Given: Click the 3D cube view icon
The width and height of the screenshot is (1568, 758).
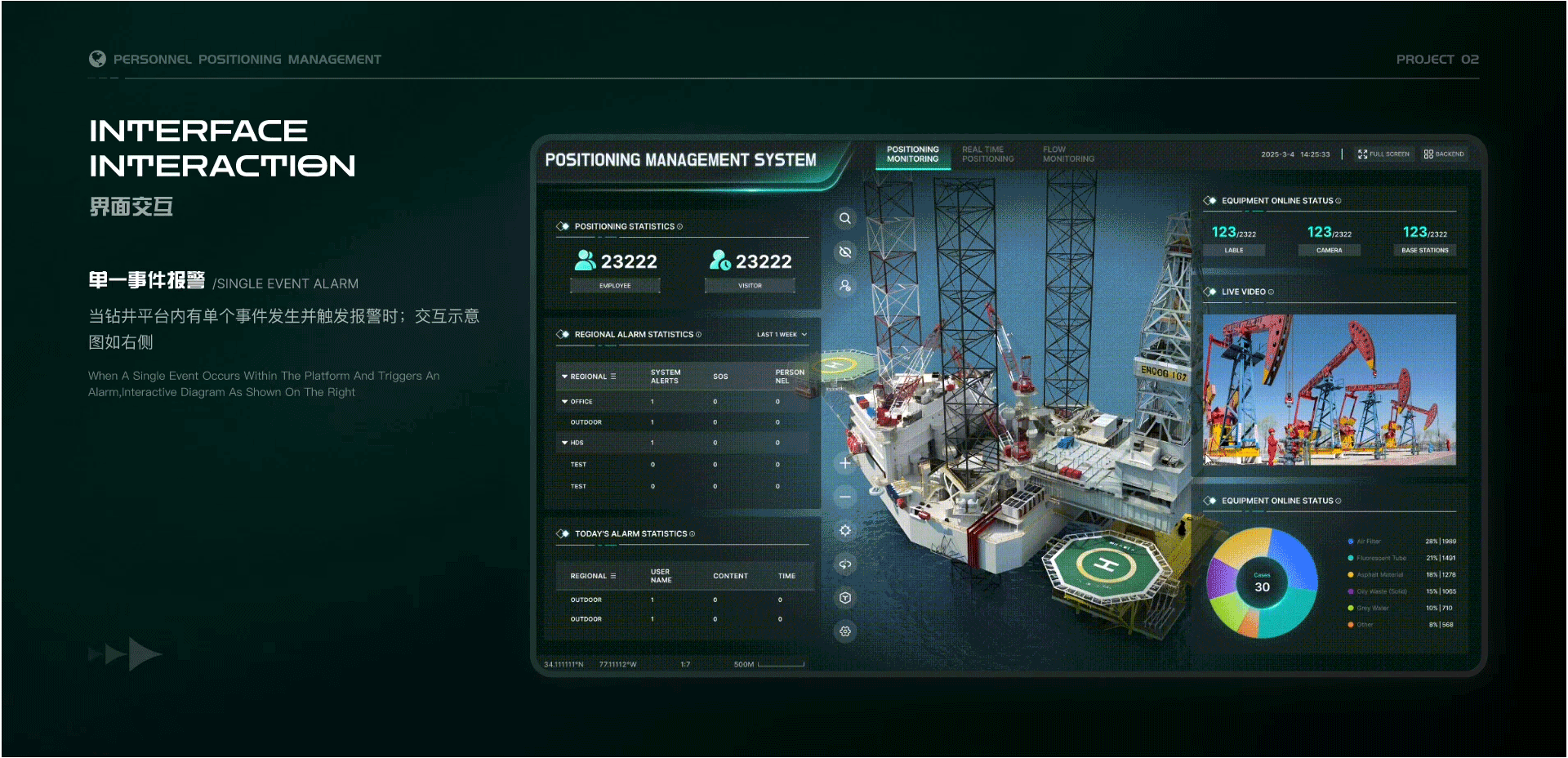Looking at the screenshot, I should pyautogui.click(x=845, y=598).
